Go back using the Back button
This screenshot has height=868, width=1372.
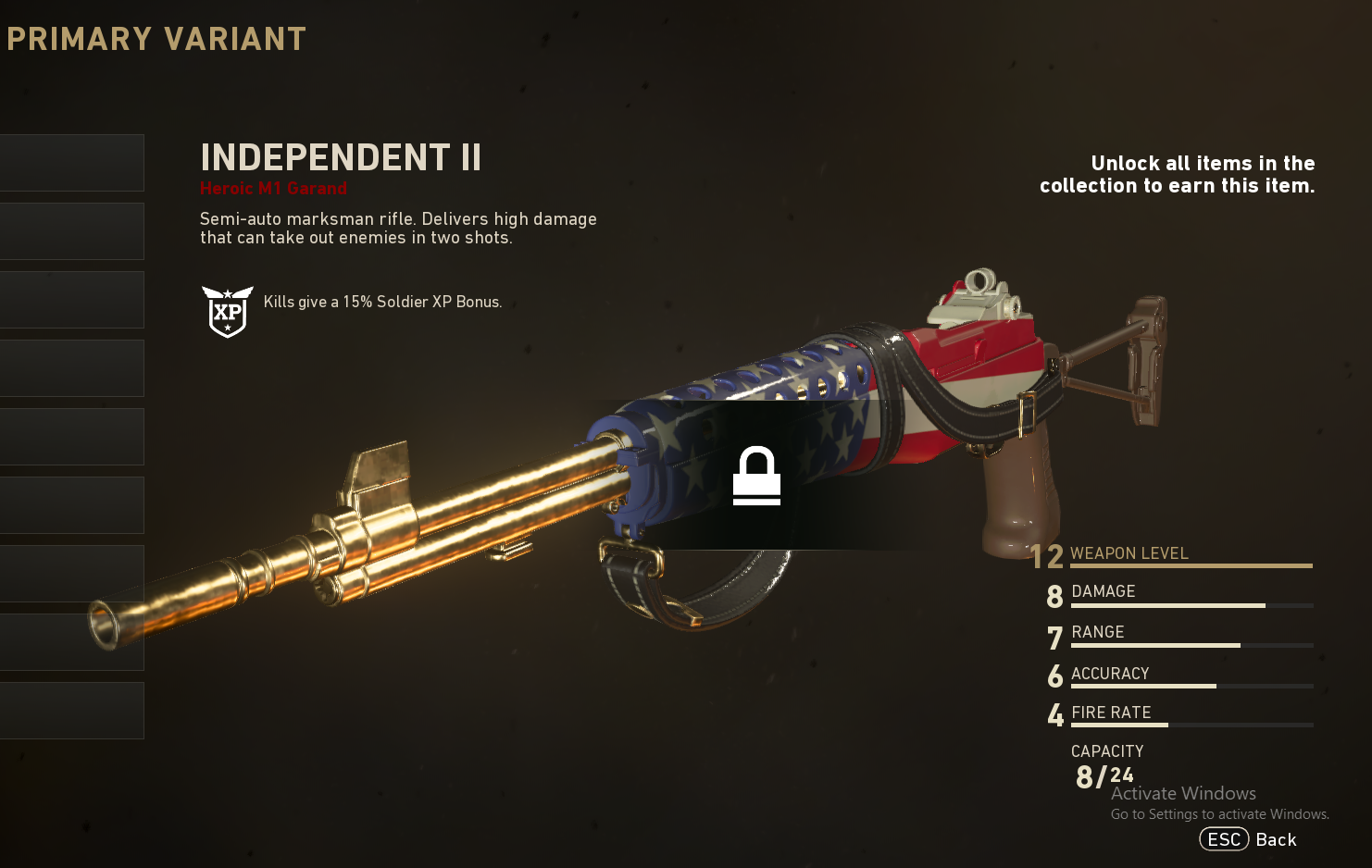(x=1249, y=839)
